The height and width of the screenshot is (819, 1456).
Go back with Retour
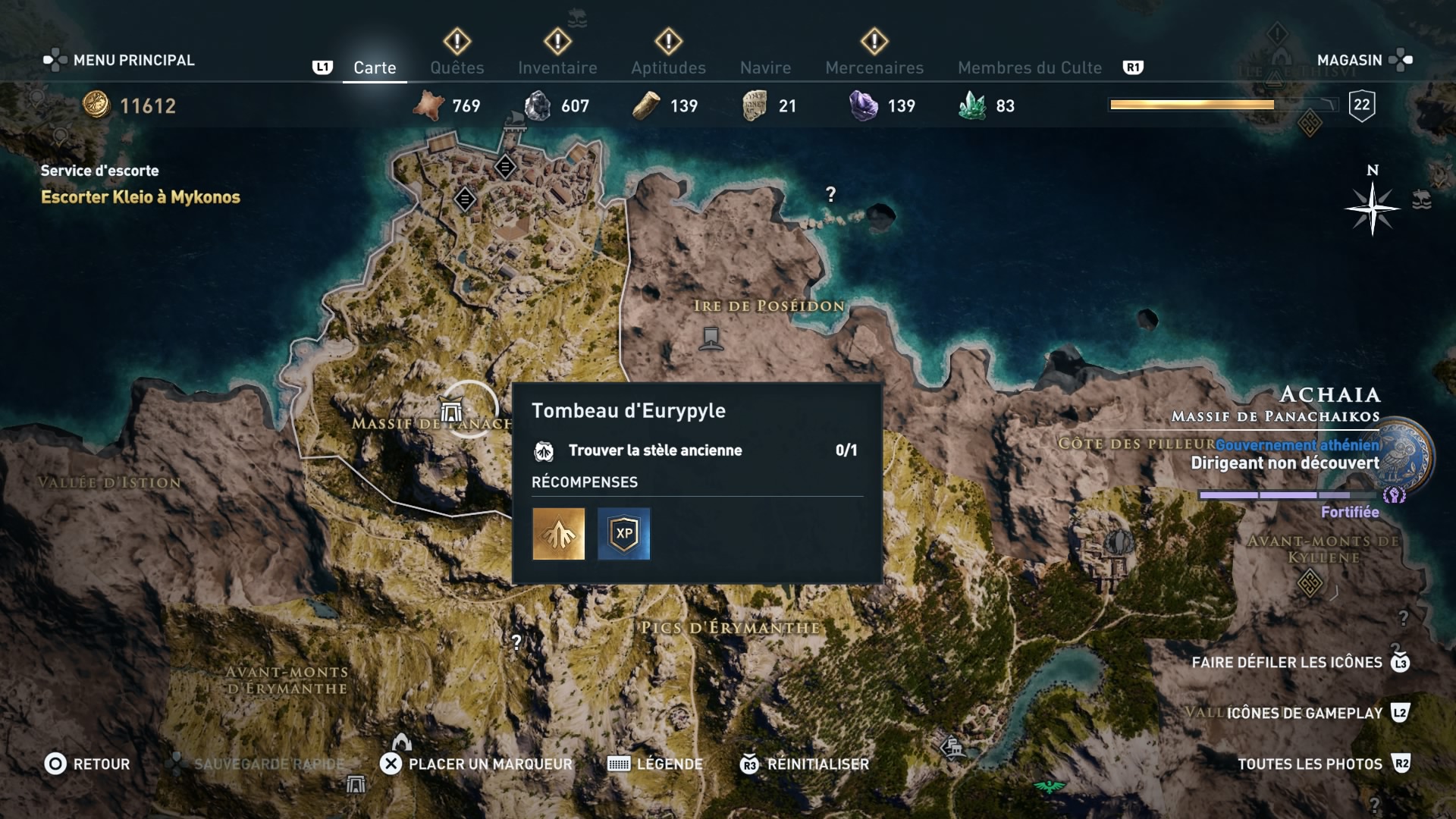click(87, 764)
